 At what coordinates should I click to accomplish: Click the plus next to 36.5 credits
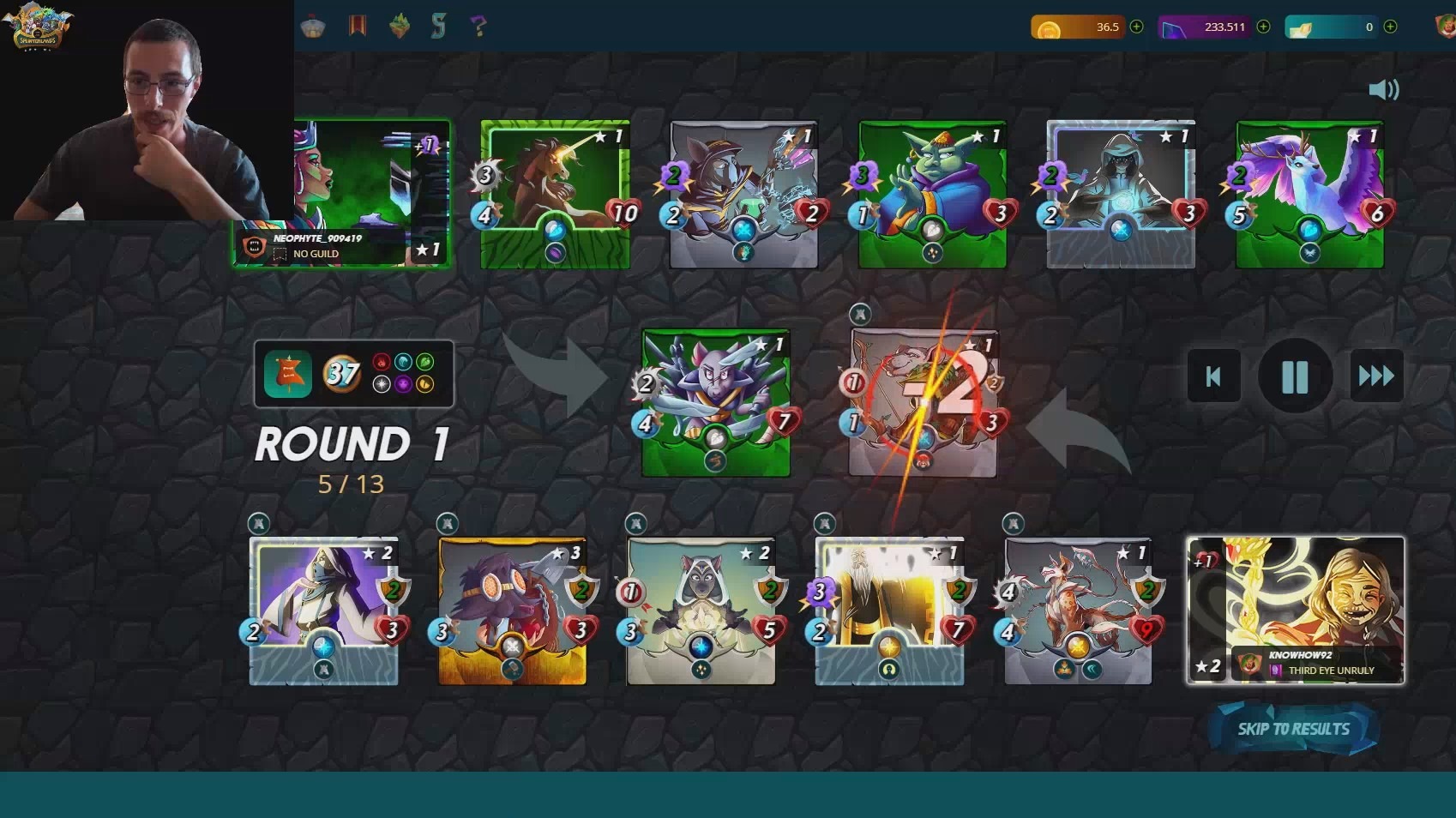click(x=1136, y=27)
